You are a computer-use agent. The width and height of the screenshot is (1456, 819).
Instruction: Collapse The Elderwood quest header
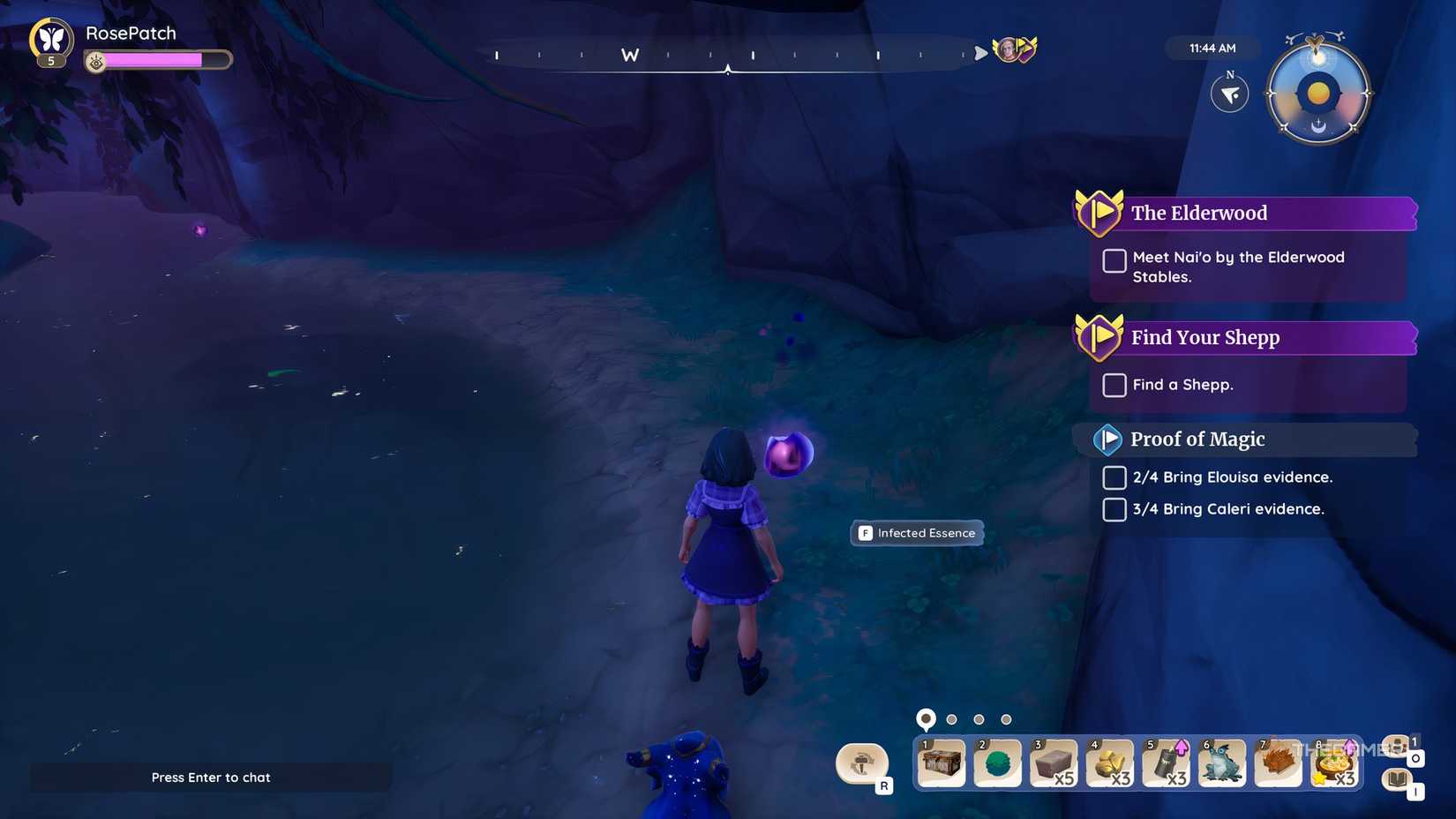pyautogui.click(x=1199, y=213)
